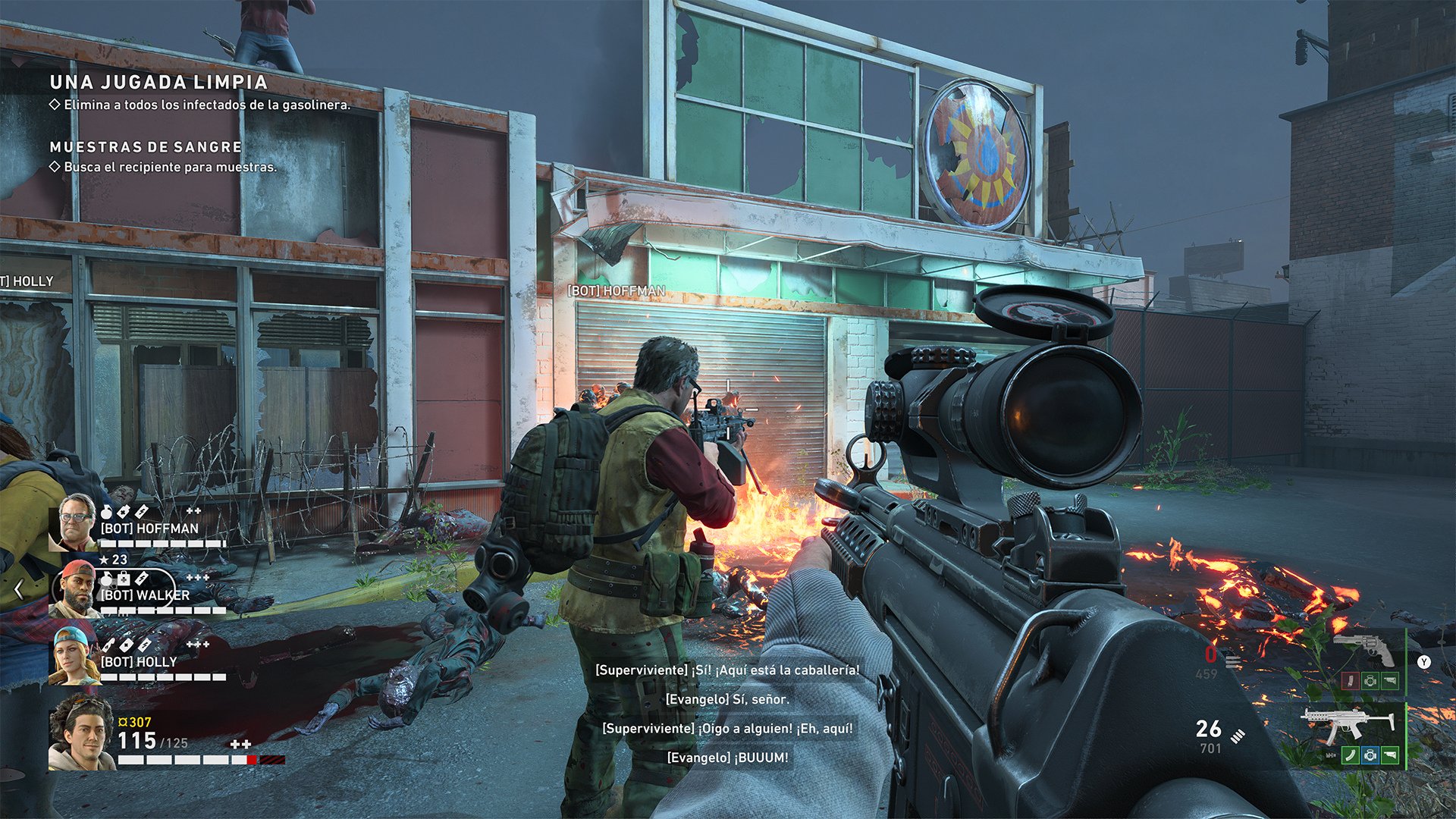Image resolution: width=1456 pixels, height=819 pixels.
Task: Select the stock attachment icon on the MP5
Action: coord(1389,755)
